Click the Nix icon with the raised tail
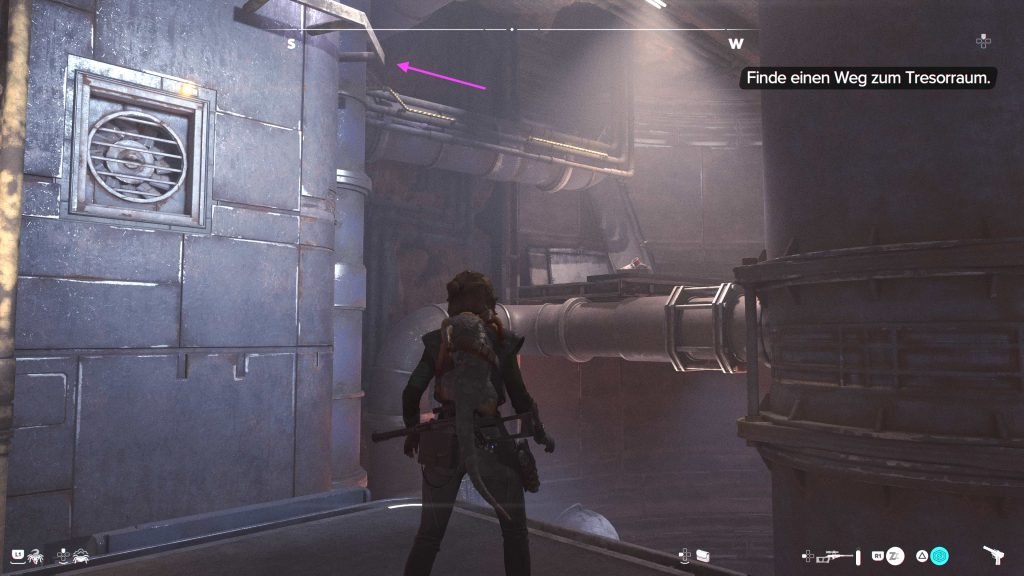 (x=34, y=555)
